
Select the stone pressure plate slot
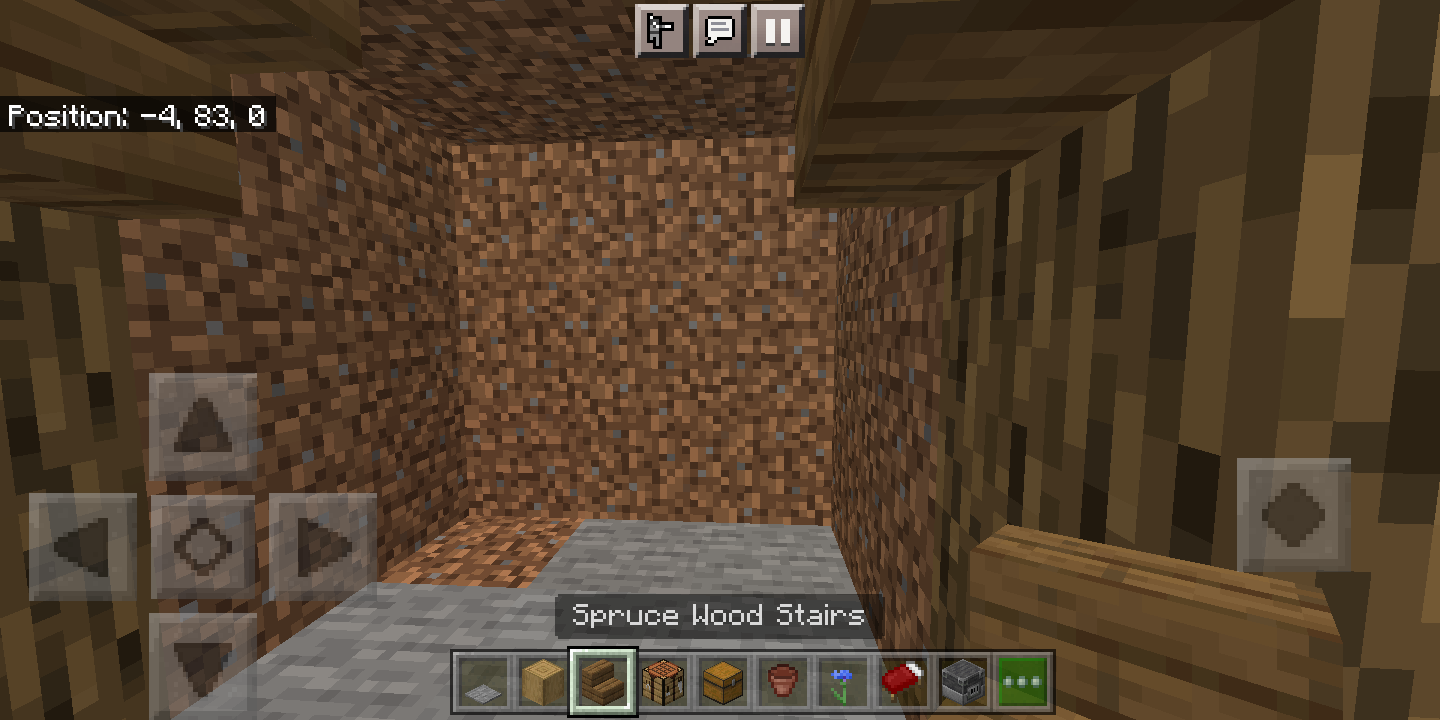pyautogui.click(x=483, y=681)
